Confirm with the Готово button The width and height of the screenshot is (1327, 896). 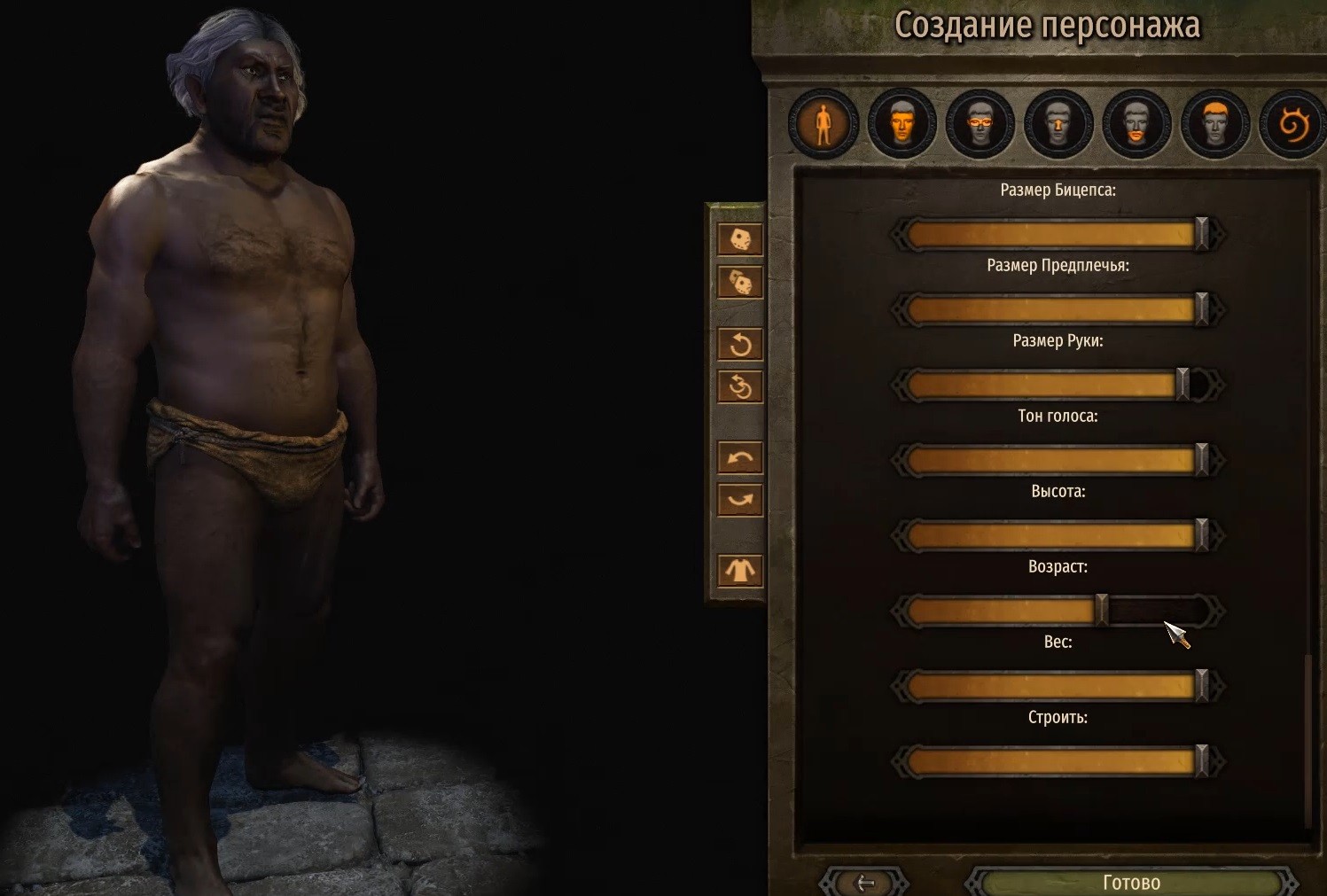[x=1131, y=883]
